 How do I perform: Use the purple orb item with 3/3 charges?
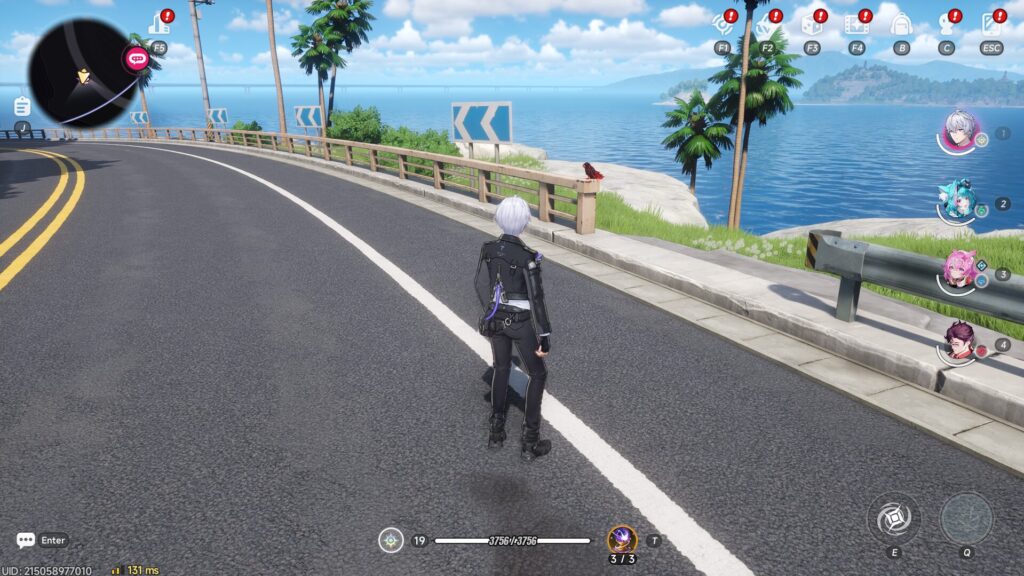tap(622, 540)
